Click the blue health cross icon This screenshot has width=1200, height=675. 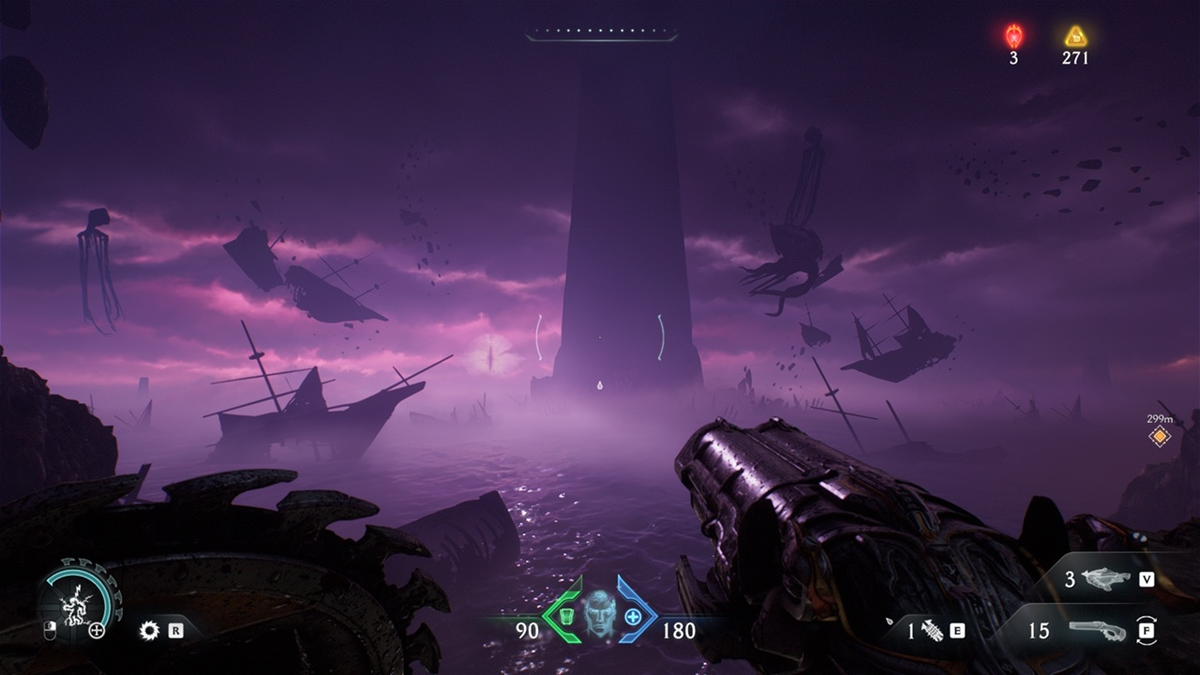click(633, 616)
